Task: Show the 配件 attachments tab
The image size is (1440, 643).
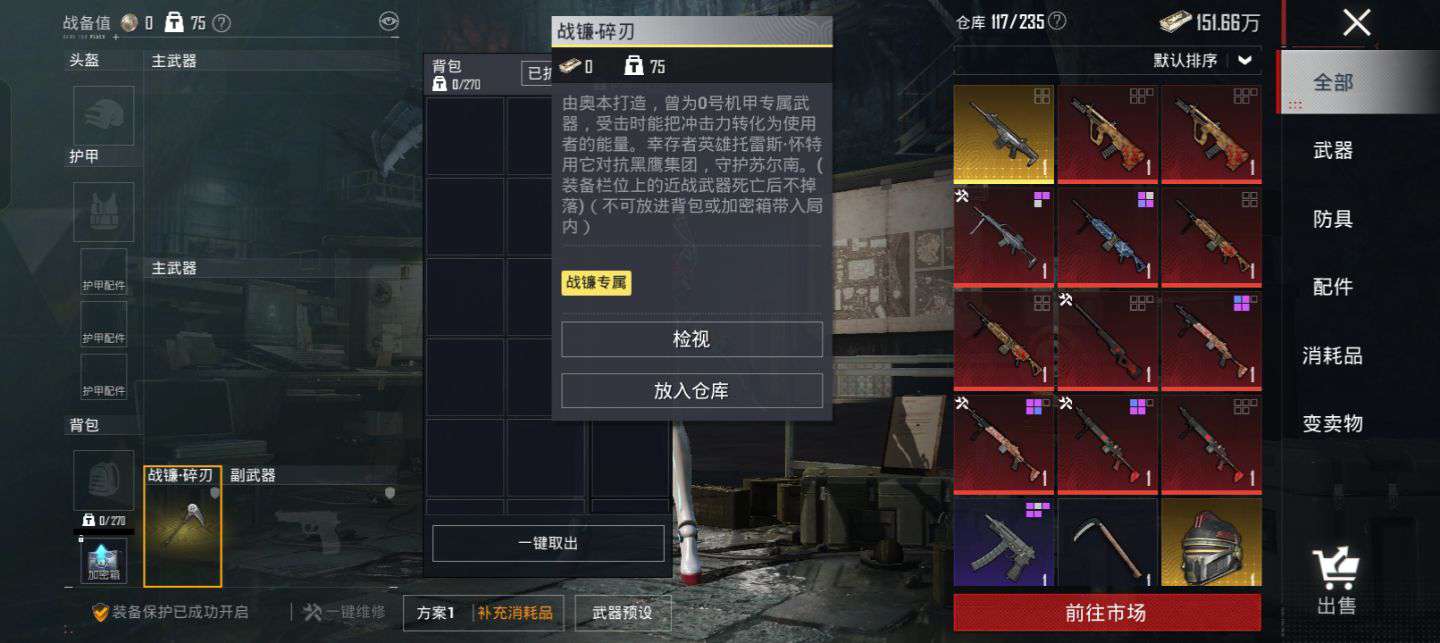Action: (x=1333, y=287)
